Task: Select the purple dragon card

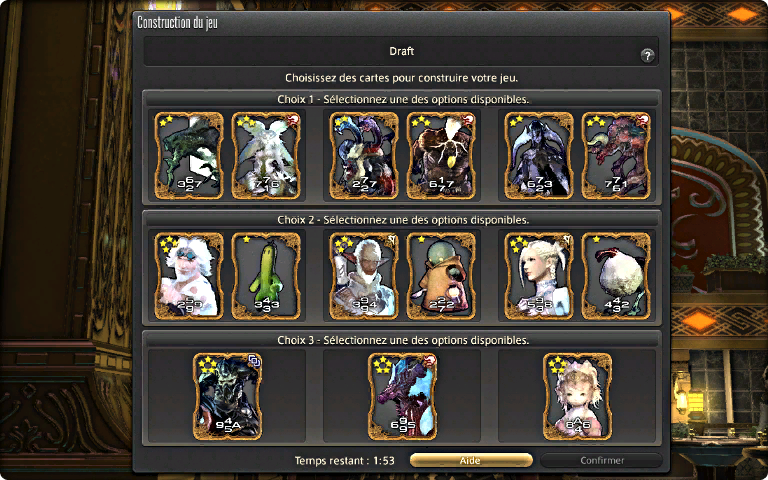Action: 402,397
